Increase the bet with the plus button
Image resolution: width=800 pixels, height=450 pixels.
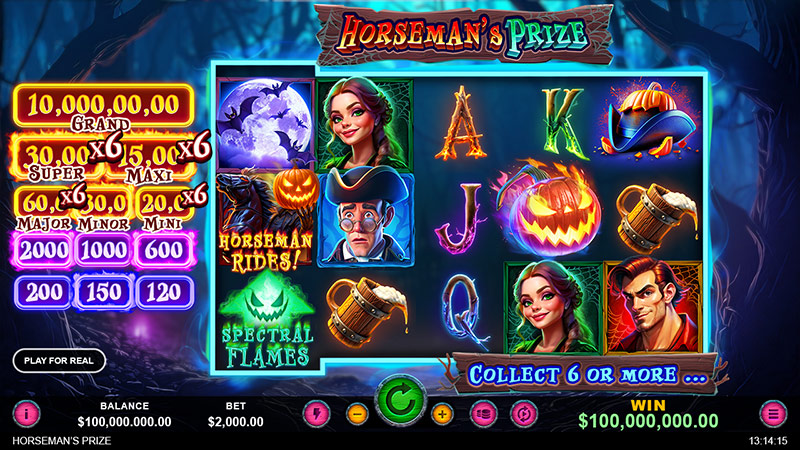[443, 412]
